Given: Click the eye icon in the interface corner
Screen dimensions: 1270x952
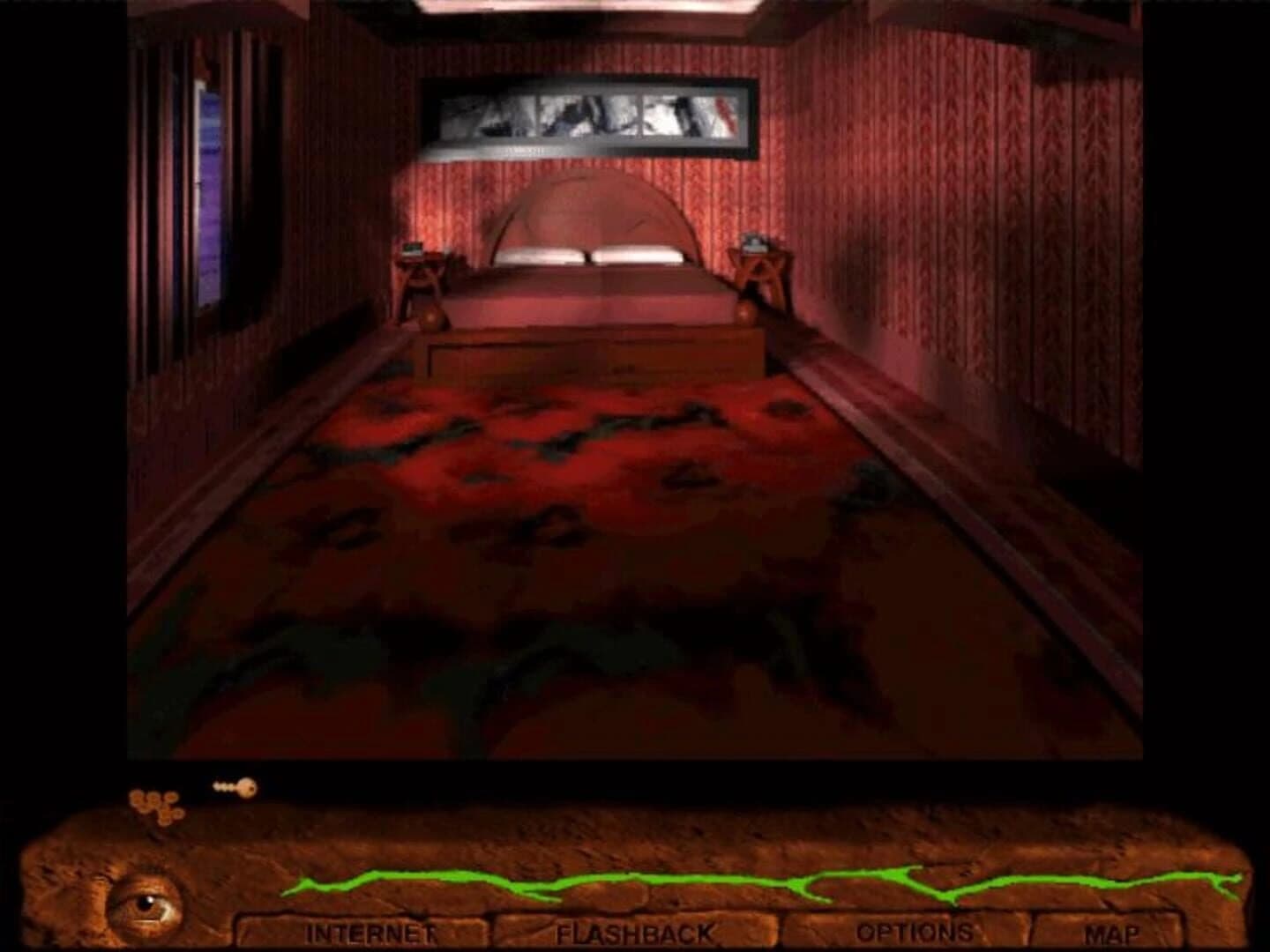Looking at the screenshot, I should pos(146,901).
